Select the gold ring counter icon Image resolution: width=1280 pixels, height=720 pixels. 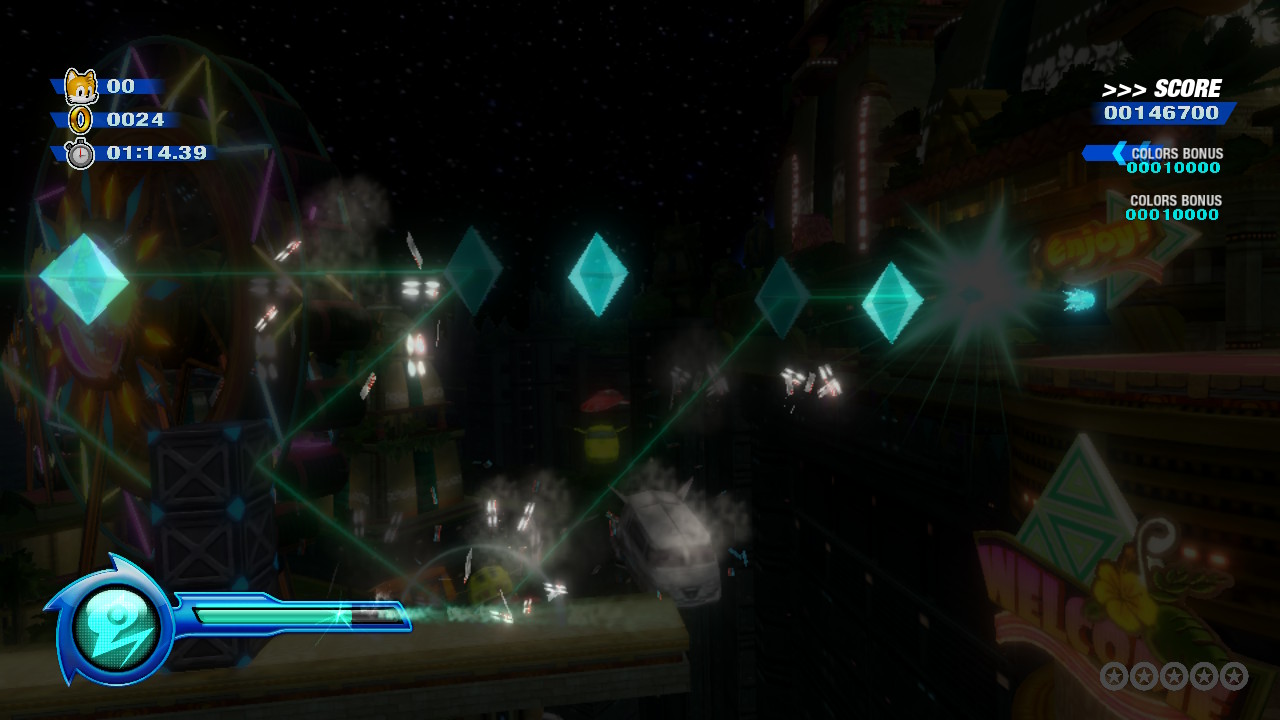pos(80,120)
